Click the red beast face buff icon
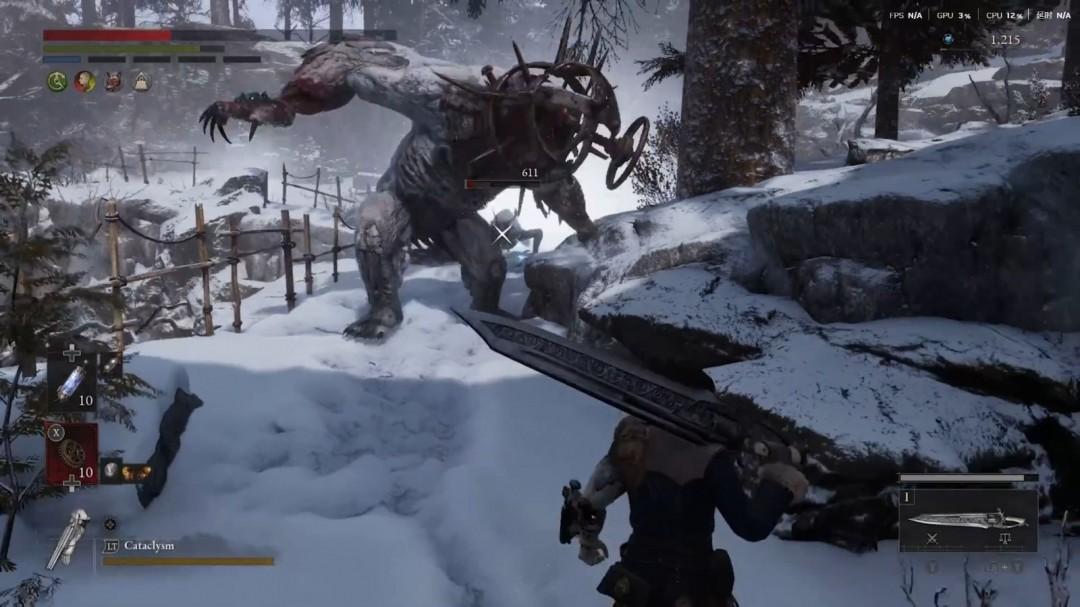This screenshot has height=607, width=1080. click(x=113, y=82)
